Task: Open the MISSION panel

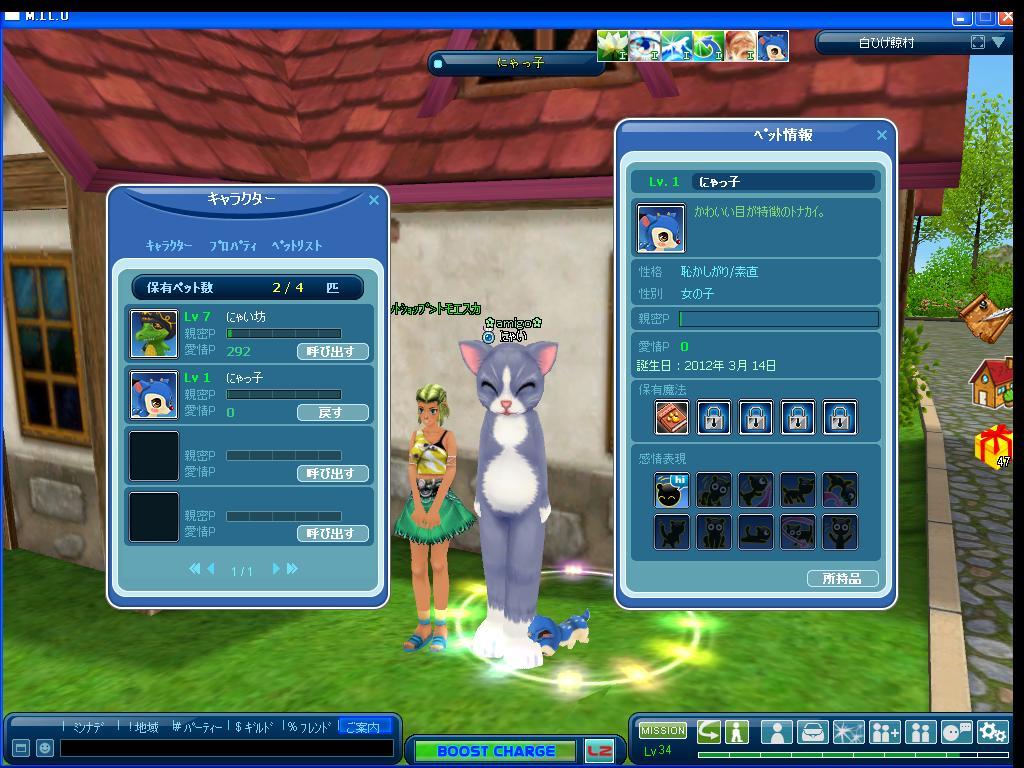Action: coord(663,731)
